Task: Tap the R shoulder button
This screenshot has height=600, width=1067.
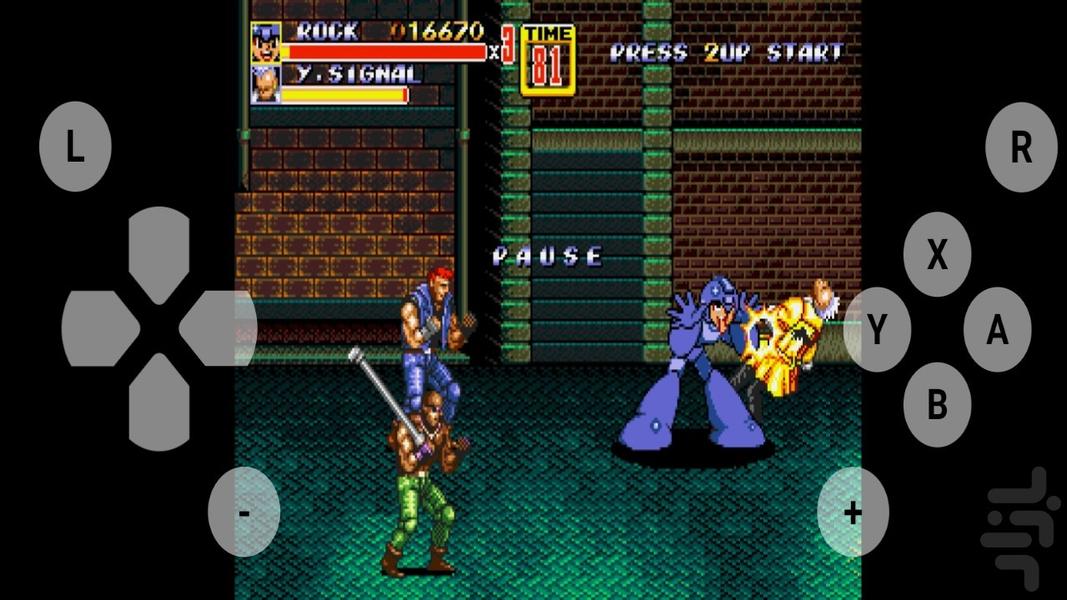Action: click(1021, 147)
